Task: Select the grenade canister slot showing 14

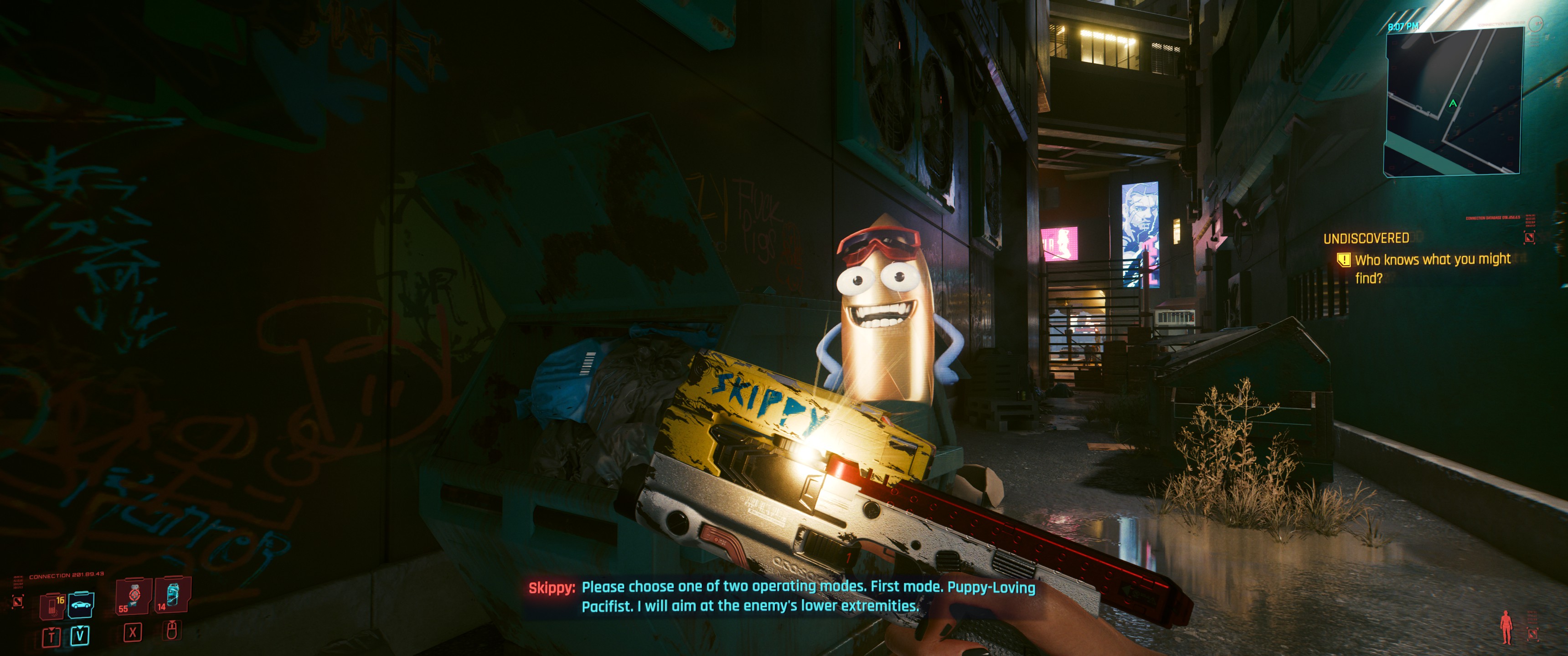Action: point(172,595)
